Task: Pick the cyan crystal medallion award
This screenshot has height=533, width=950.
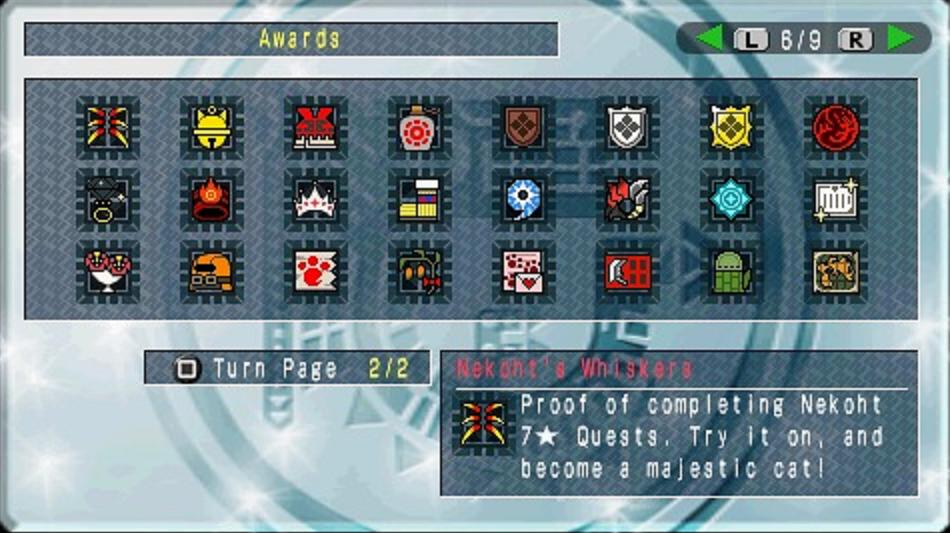Action: click(x=732, y=200)
